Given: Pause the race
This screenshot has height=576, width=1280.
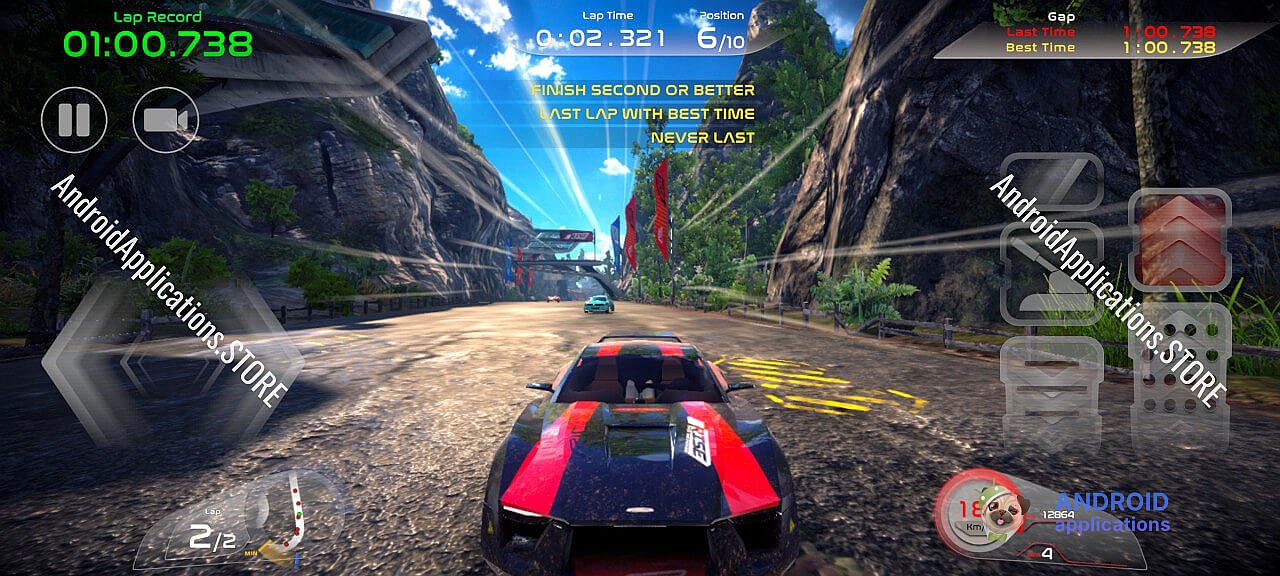Looking at the screenshot, I should coord(74,120).
